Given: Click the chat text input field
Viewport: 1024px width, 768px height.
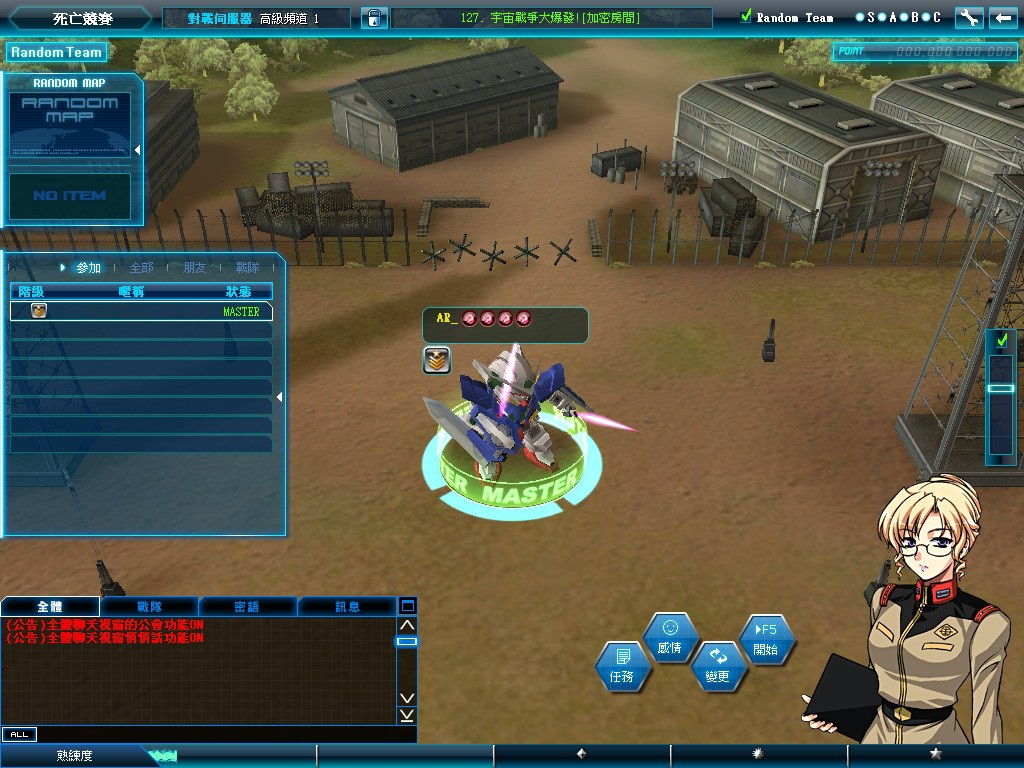Looking at the screenshot, I should coord(220,734).
